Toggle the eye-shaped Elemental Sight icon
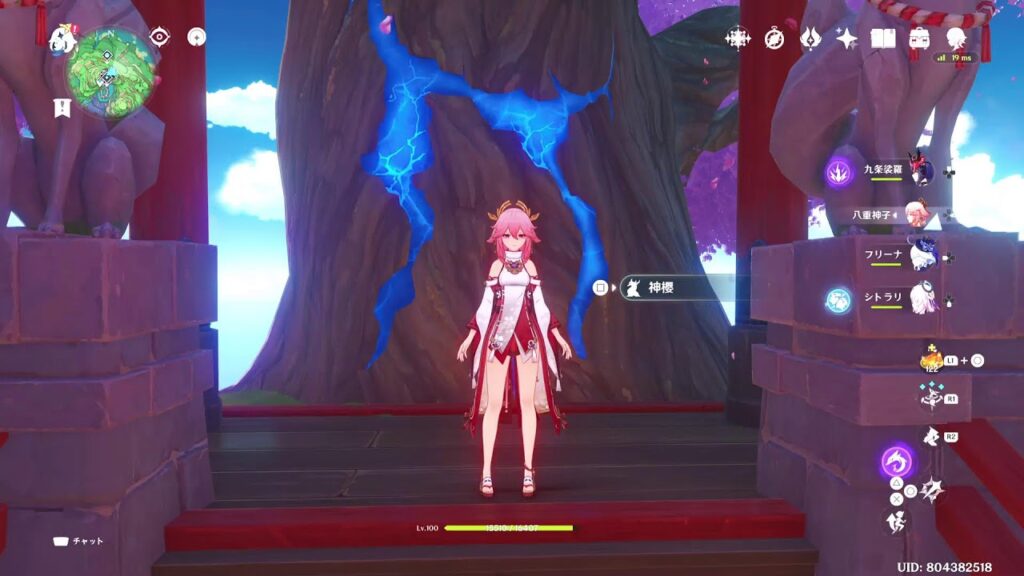The width and height of the screenshot is (1024, 576). click(160, 37)
